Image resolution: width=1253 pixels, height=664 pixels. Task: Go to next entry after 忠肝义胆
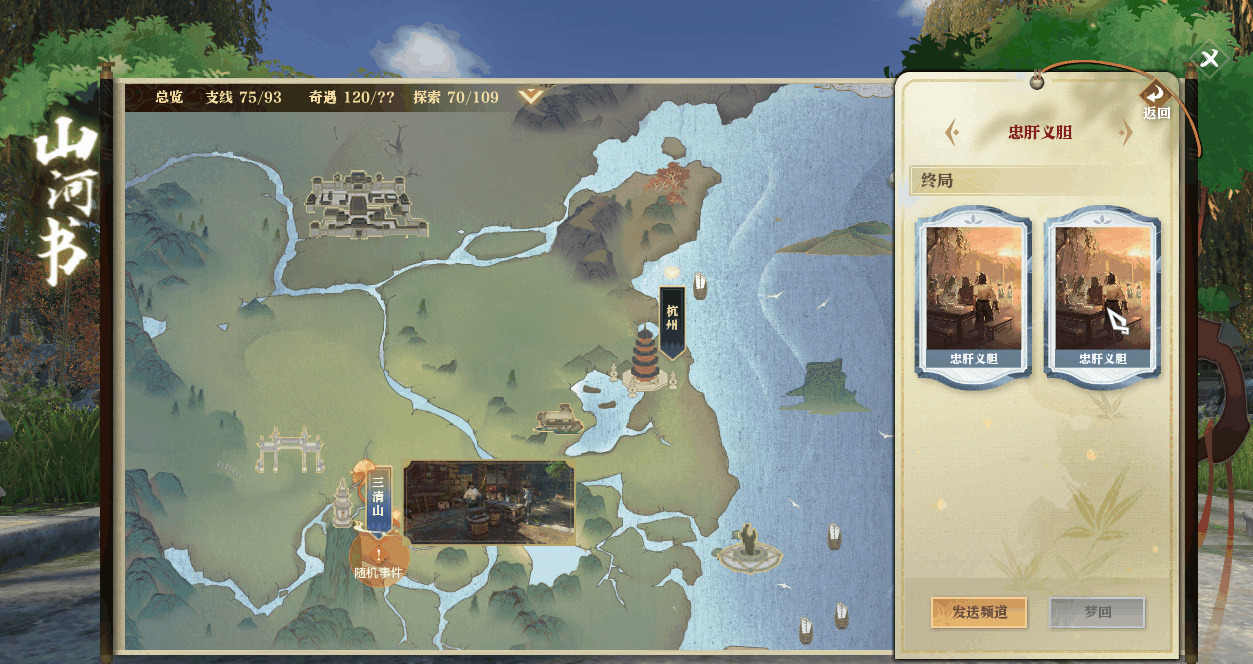coord(1127,132)
